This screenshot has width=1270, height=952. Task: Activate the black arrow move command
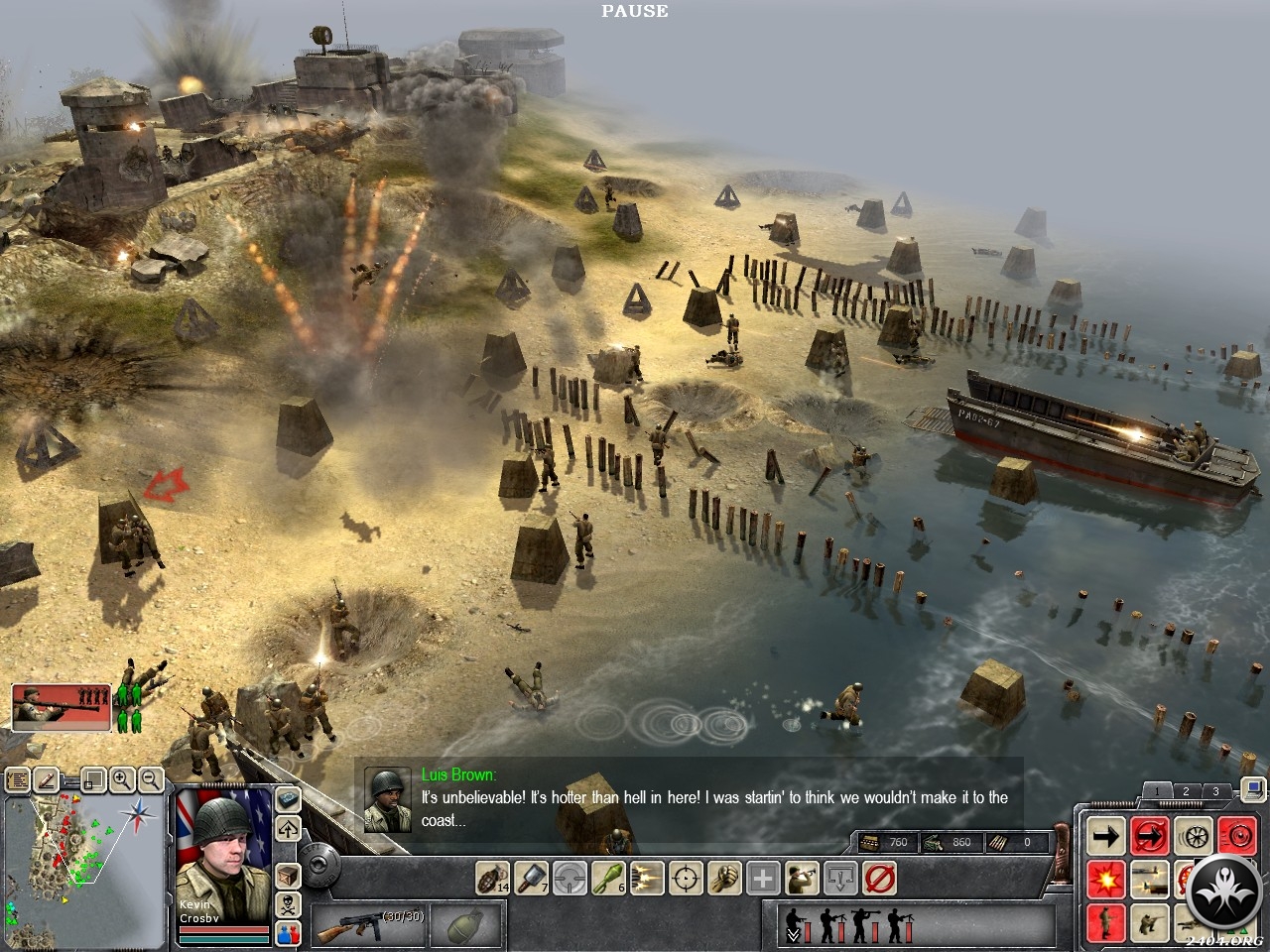1105,836
